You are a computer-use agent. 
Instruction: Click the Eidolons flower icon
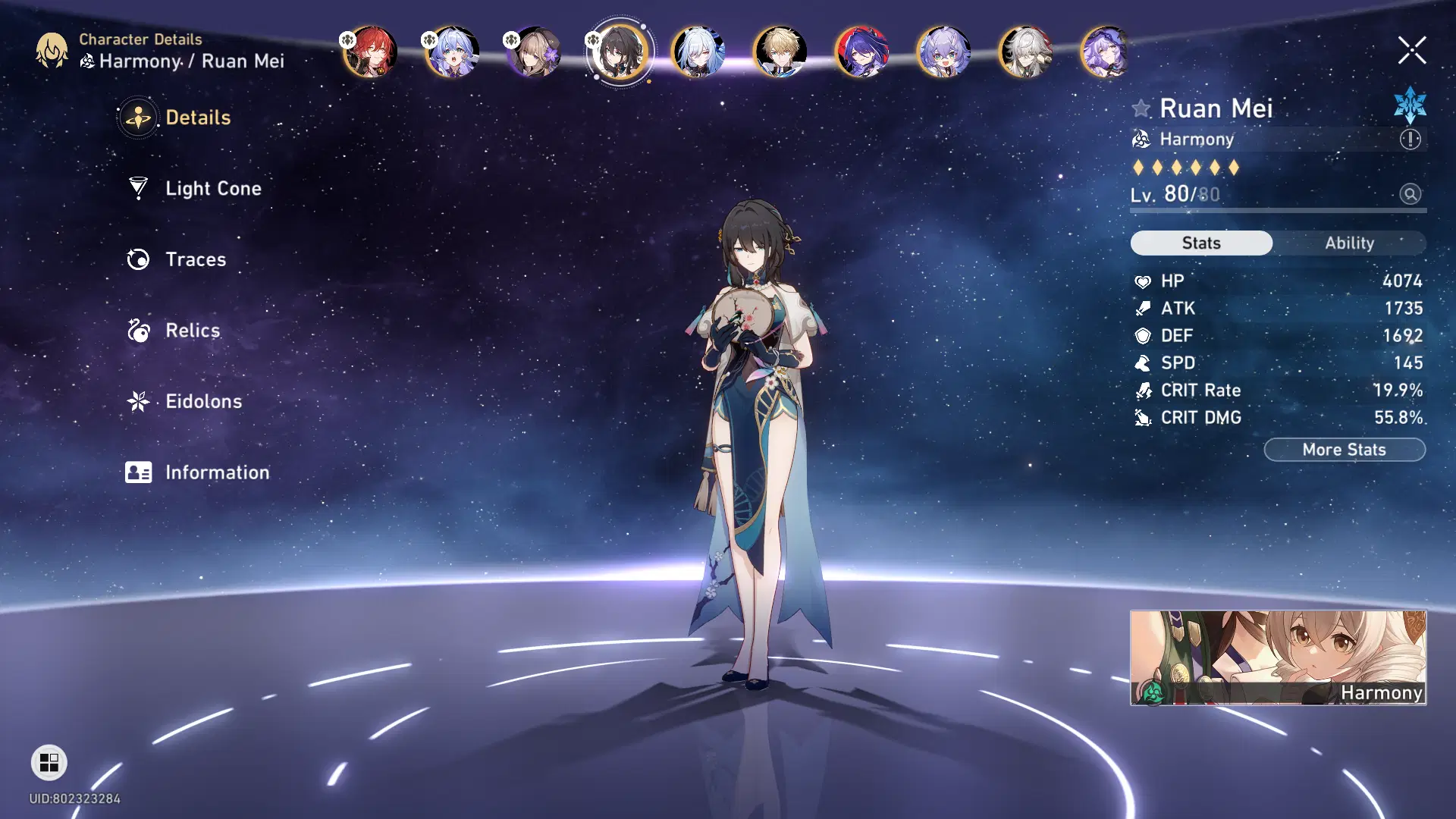[x=137, y=402]
